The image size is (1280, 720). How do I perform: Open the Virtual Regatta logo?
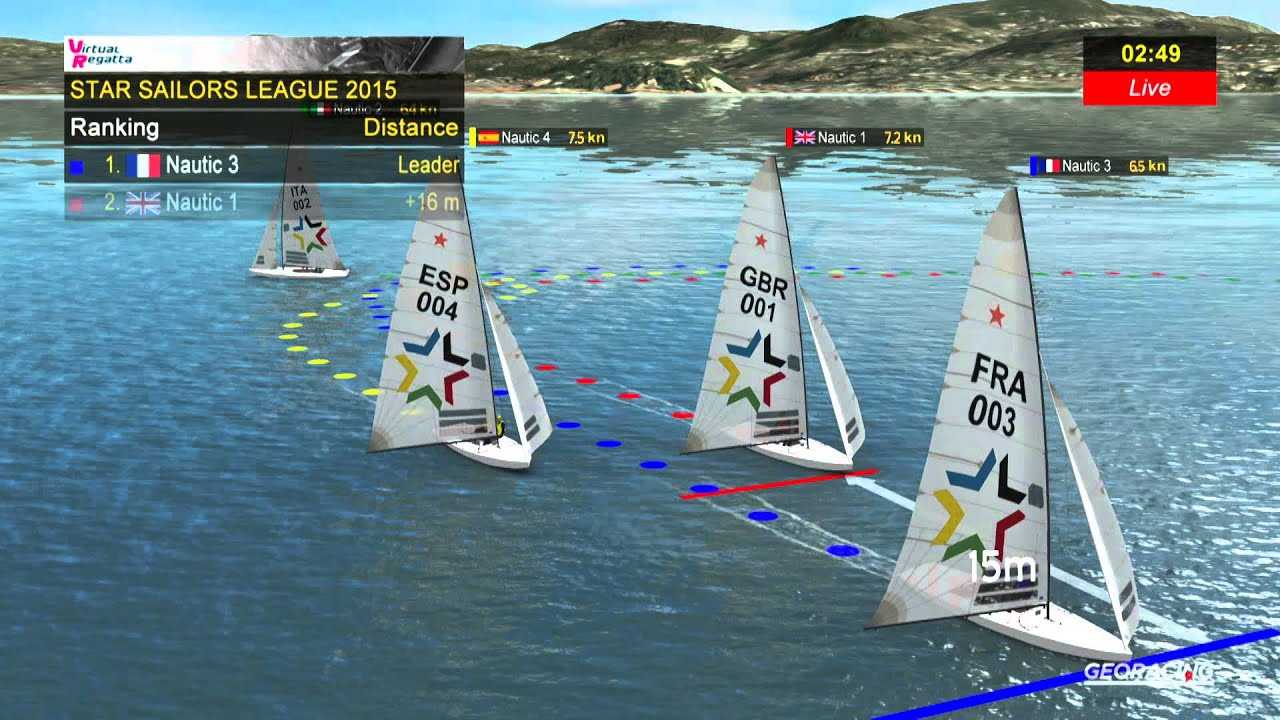pyautogui.click(x=98, y=53)
